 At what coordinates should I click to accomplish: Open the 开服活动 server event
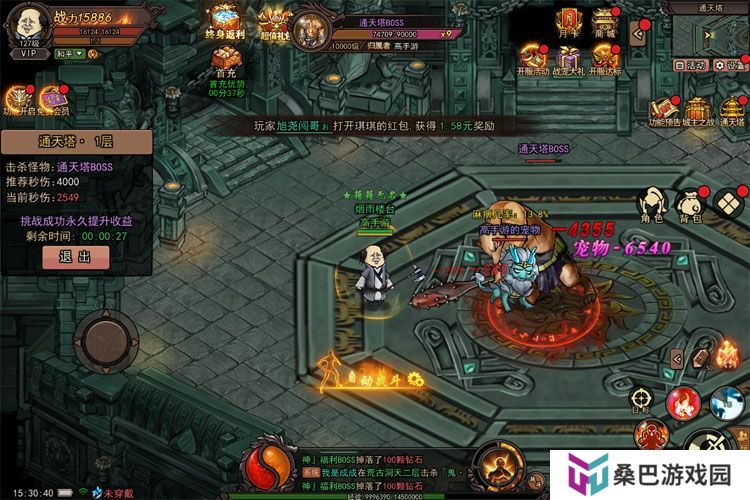533,58
